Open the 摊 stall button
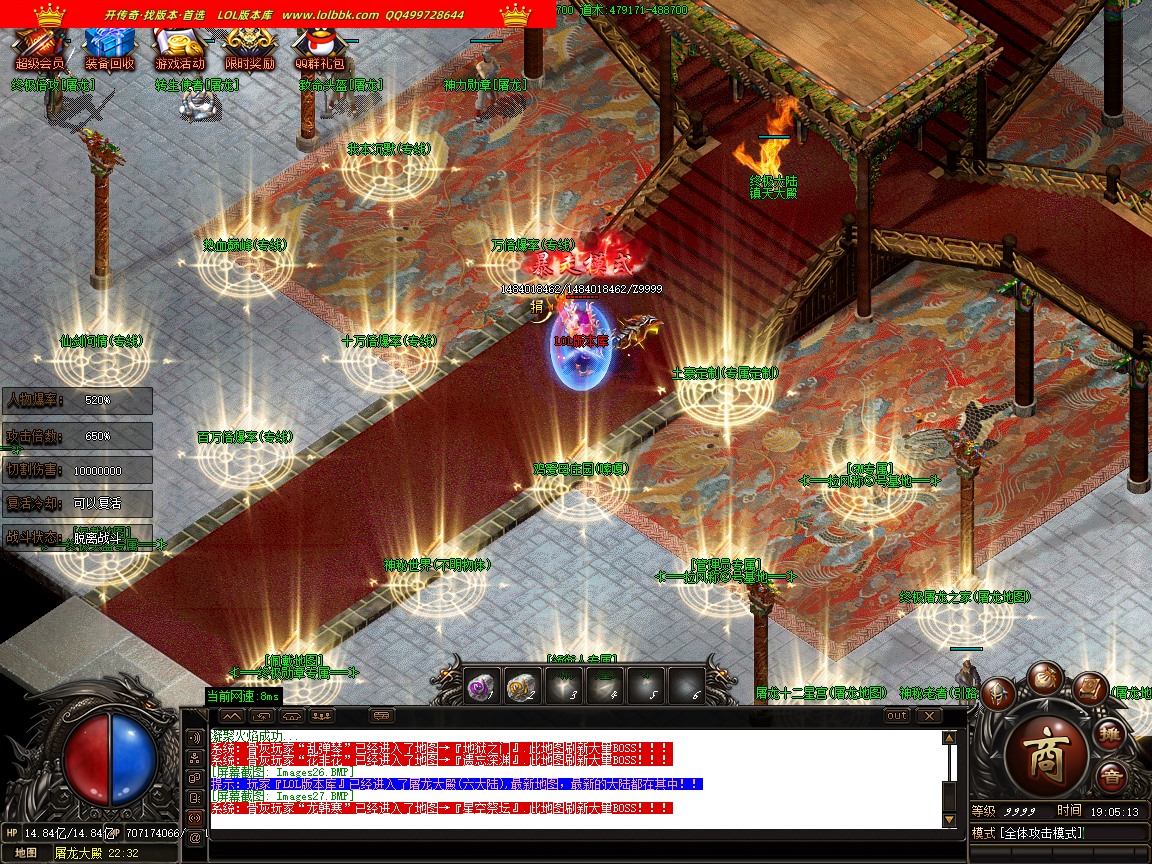This screenshot has width=1152, height=864. [1110, 735]
